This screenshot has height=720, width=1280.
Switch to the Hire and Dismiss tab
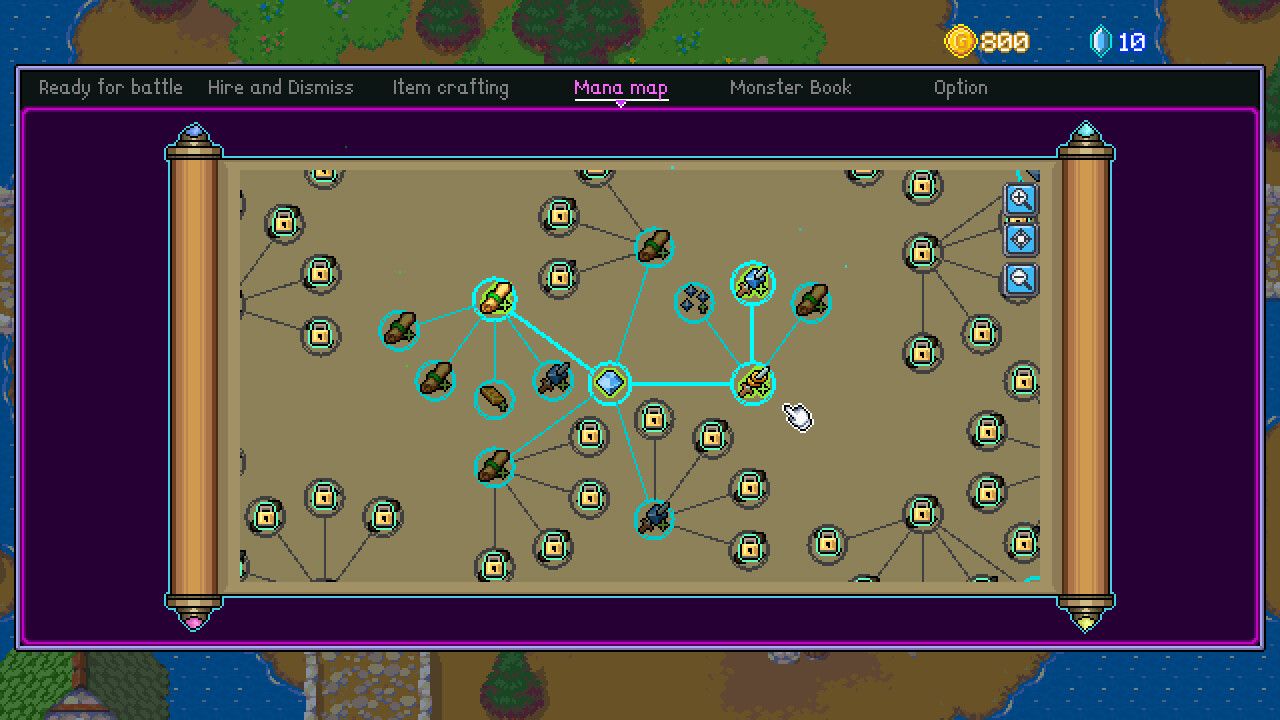(x=281, y=87)
